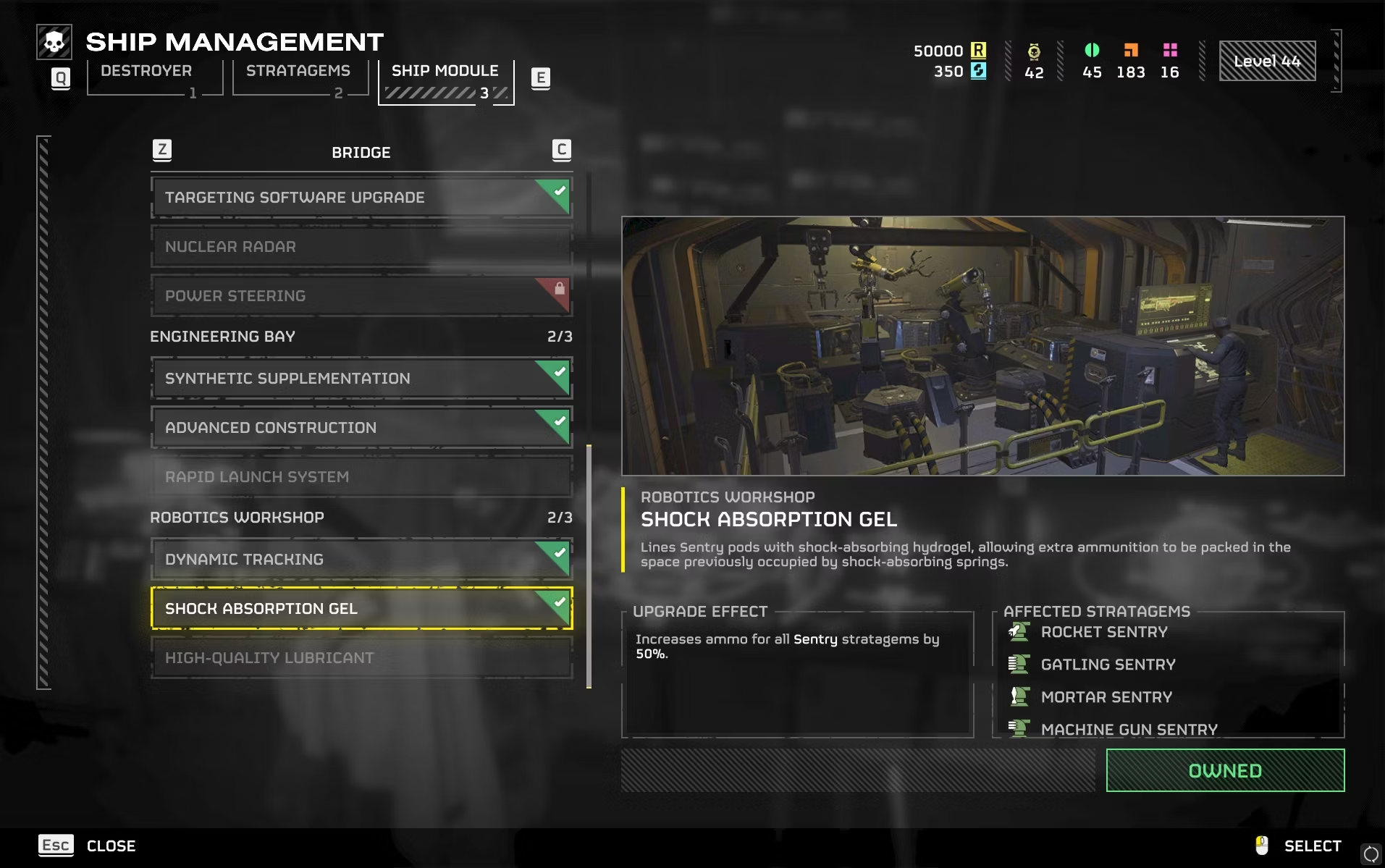The image size is (1385, 868).
Task: Click the ship module preview image
Action: [x=982, y=346]
